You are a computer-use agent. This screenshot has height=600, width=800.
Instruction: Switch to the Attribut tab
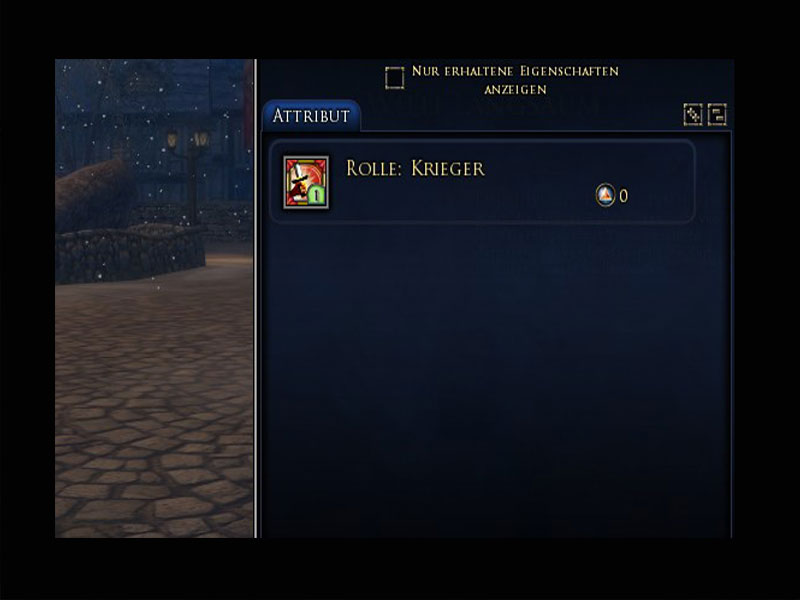(311, 116)
